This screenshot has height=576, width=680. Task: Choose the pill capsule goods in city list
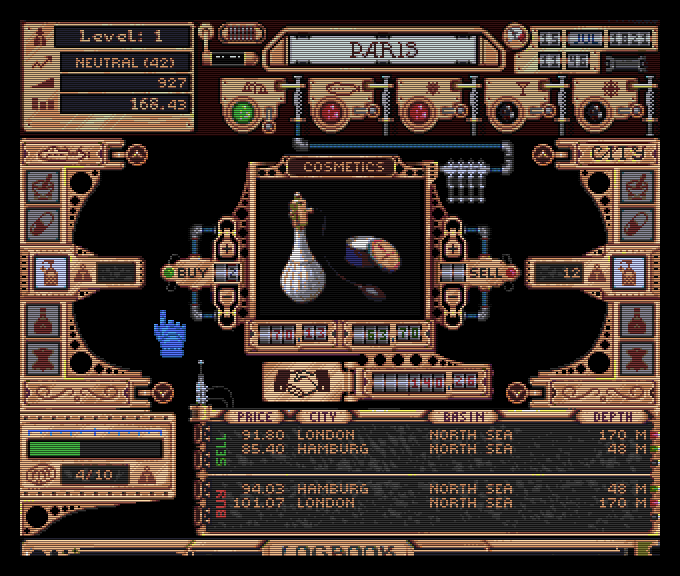pos(636,223)
